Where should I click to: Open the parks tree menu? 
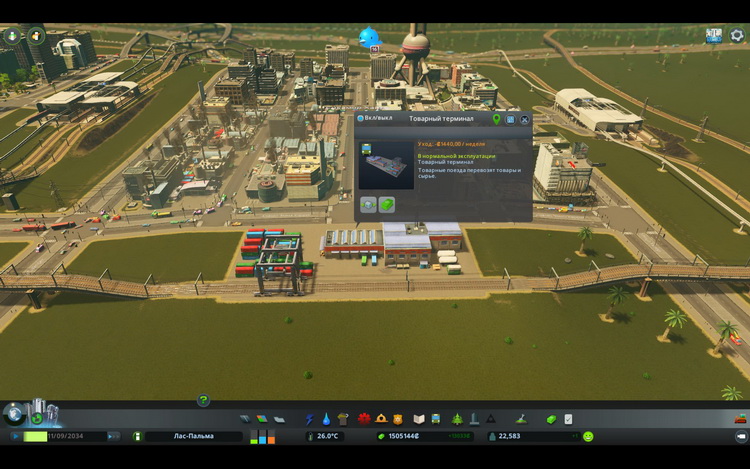pyautogui.click(x=456, y=419)
